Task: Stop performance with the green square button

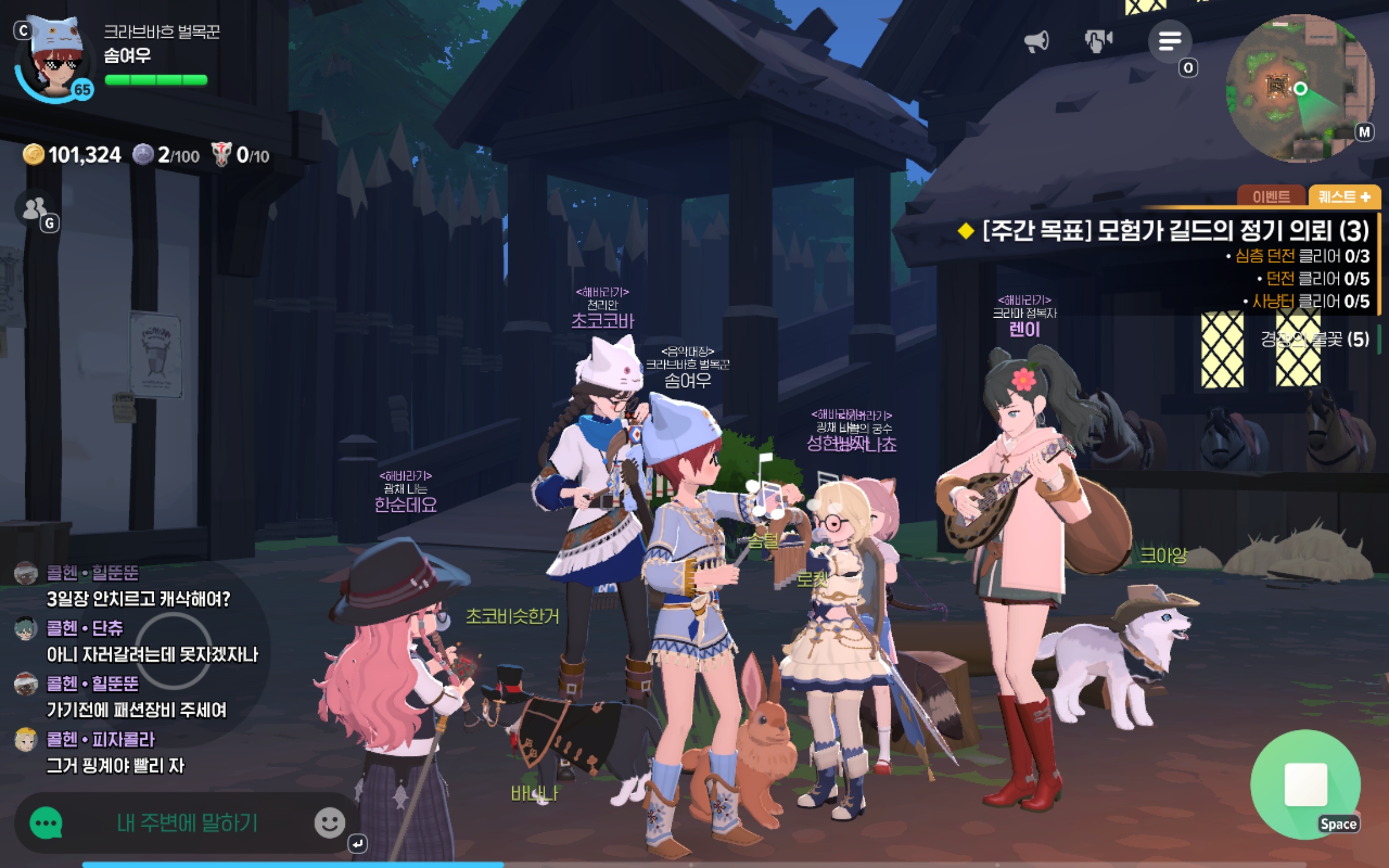Action: pyautogui.click(x=1305, y=784)
